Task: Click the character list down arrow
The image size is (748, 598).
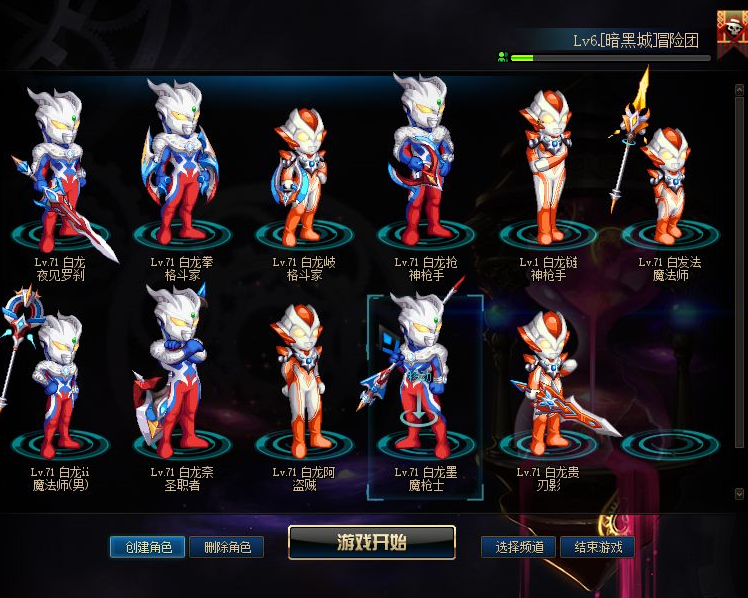Action: [x=739, y=494]
